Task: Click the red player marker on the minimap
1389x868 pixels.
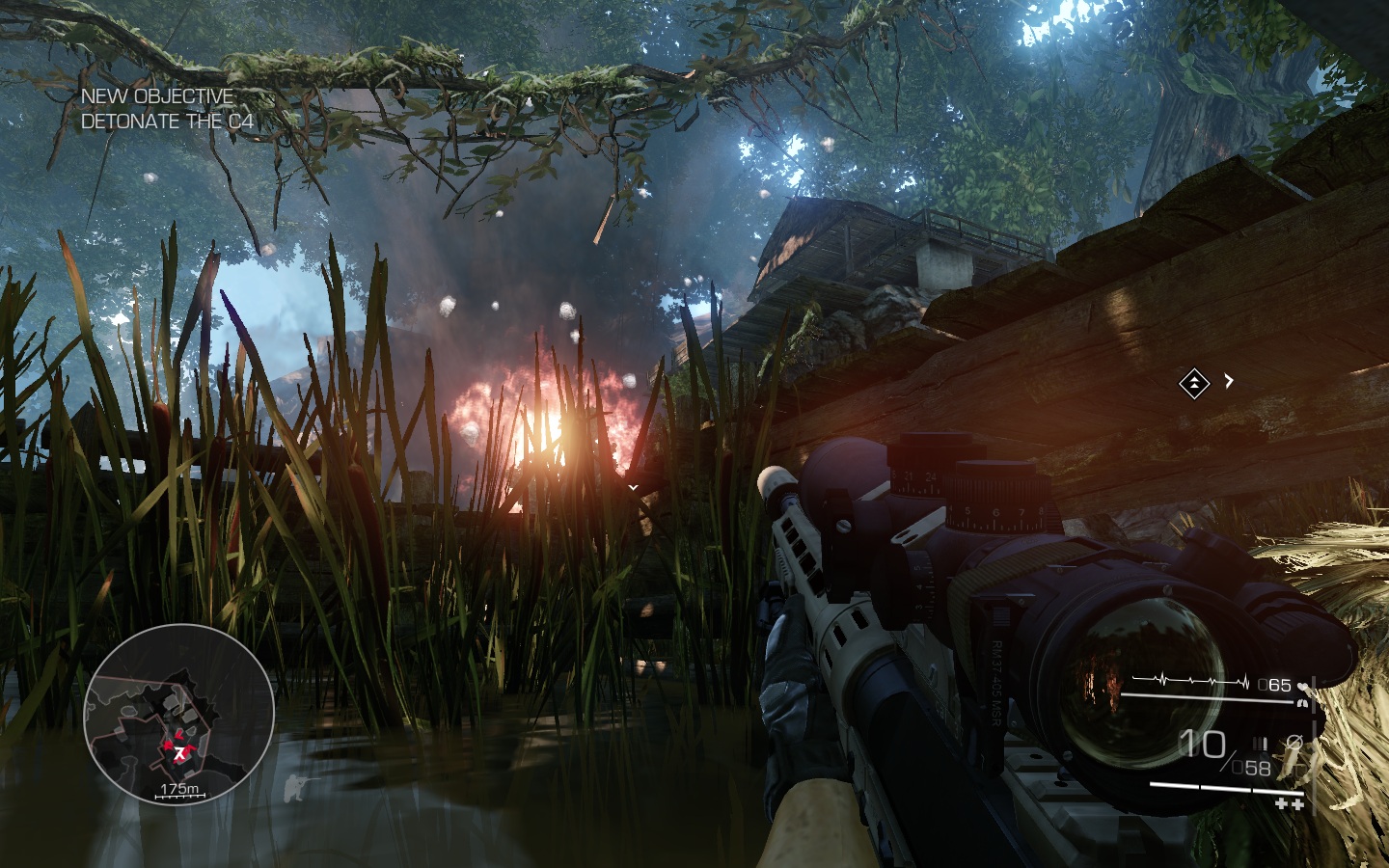Action: tap(178, 750)
